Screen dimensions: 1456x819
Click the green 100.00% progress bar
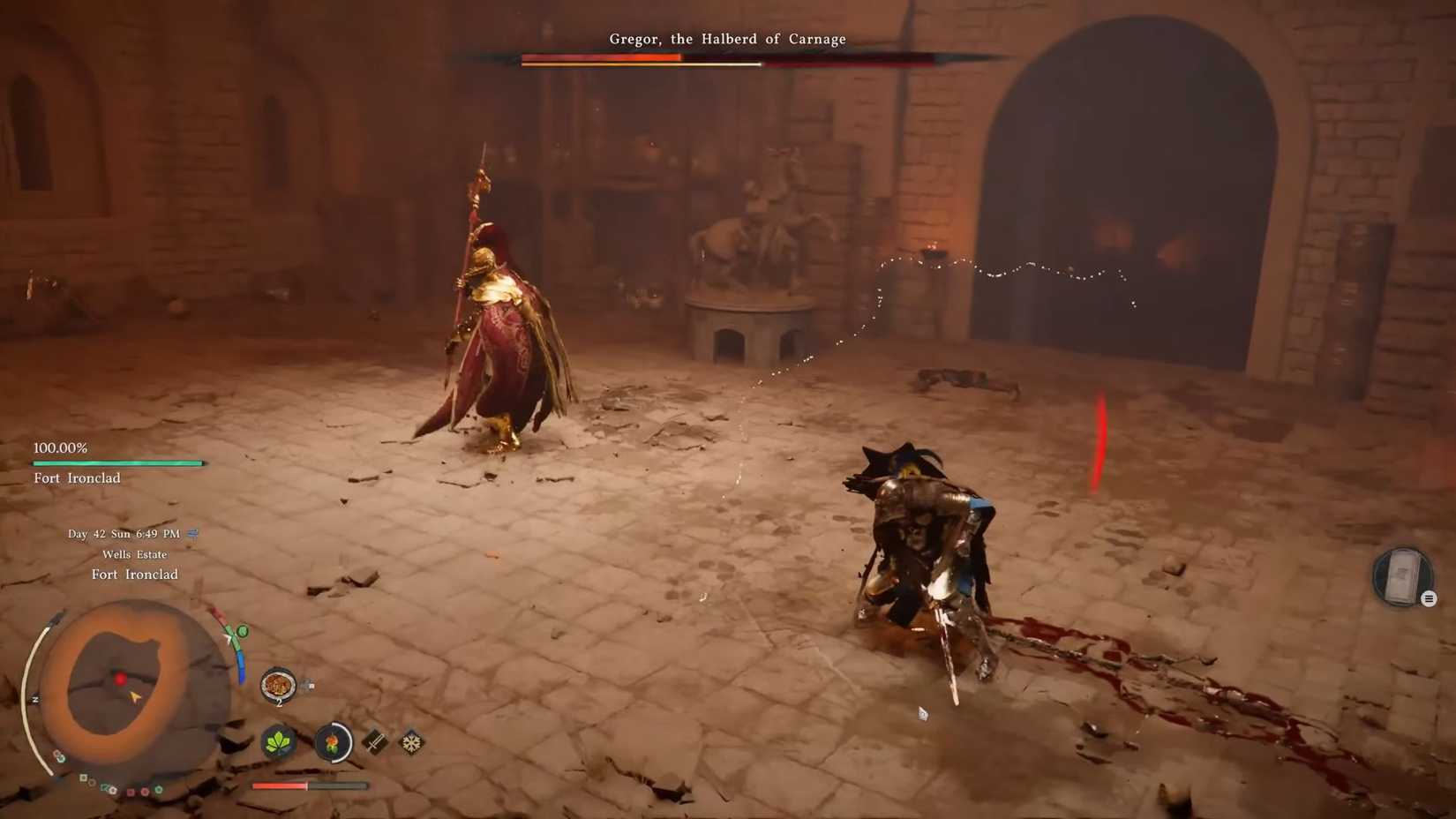117,462
